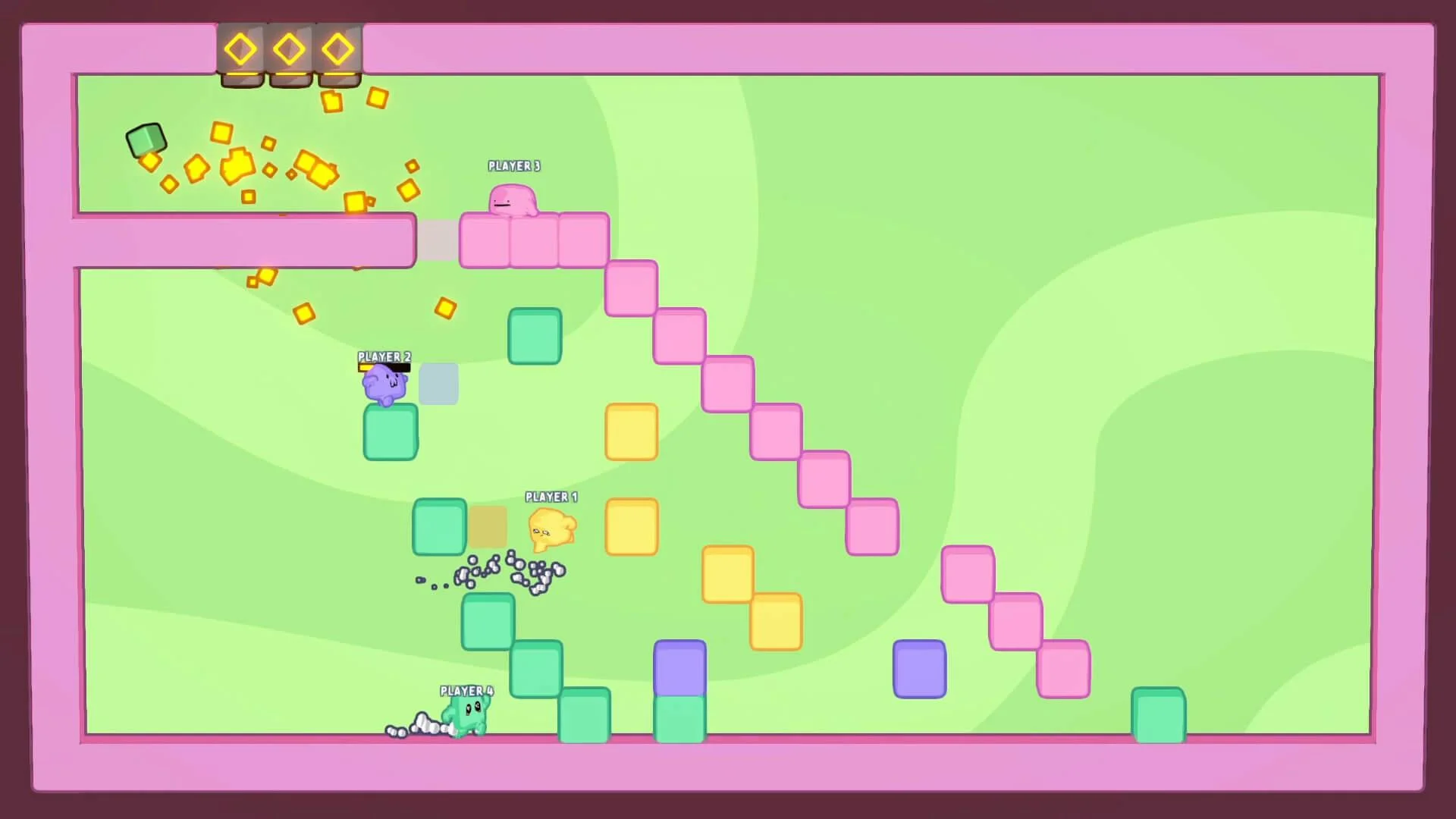Select the middle diamond gem icon
This screenshot has height=819, width=1456.
pyautogui.click(x=290, y=49)
